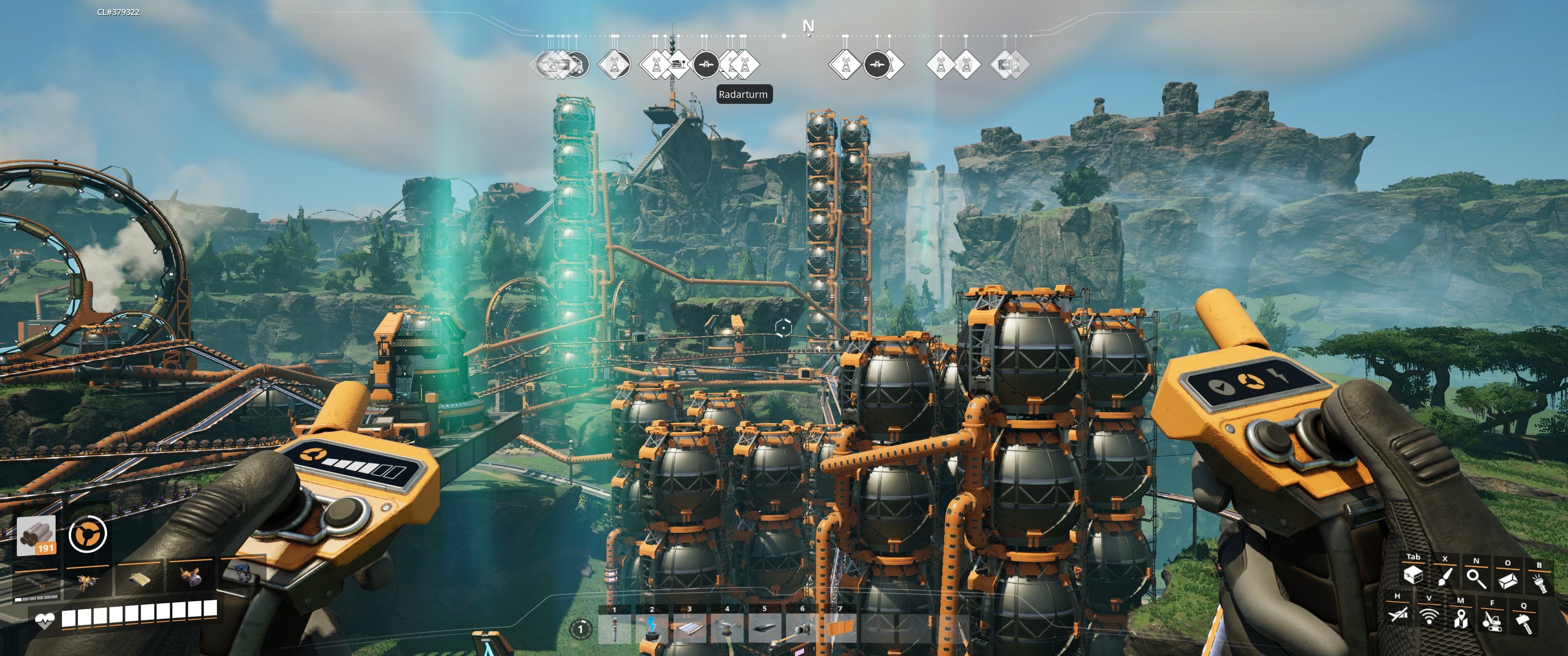The height and width of the screenshot is (656, 1568).
Task: Select the pipe stack item showing 191
Action: point(36,536)
